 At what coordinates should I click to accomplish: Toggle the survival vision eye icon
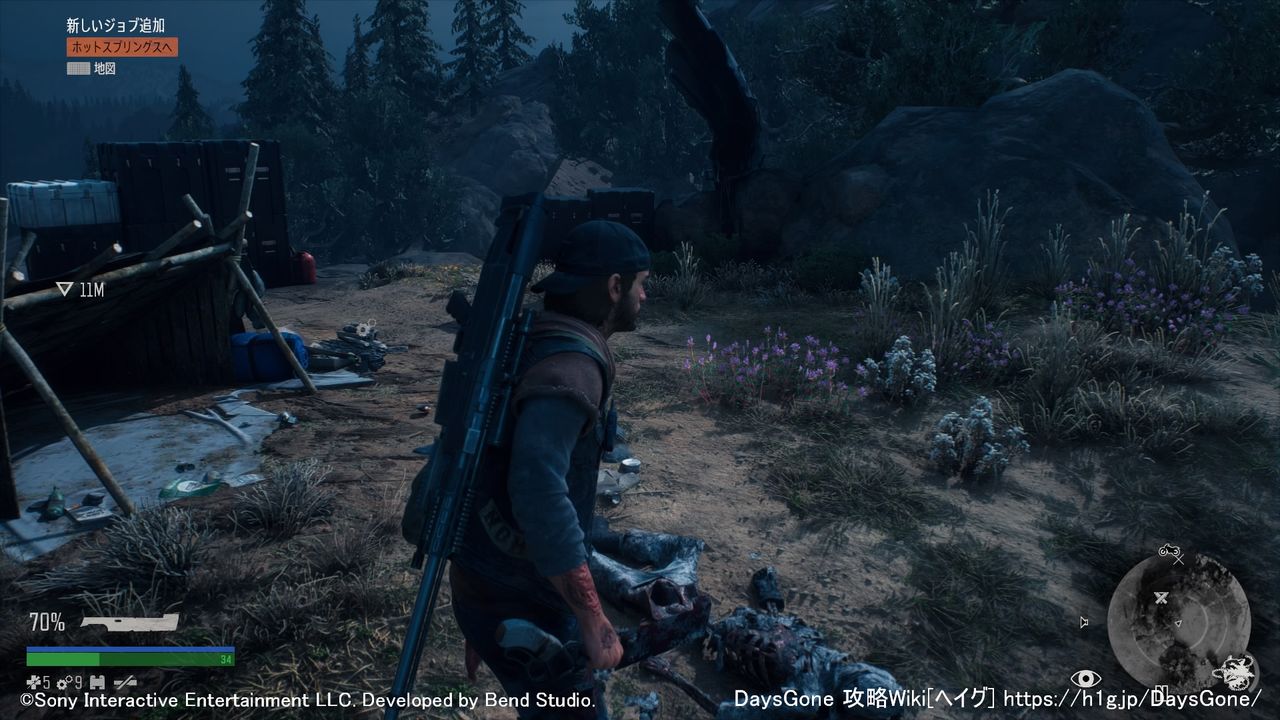point(1085,679)
